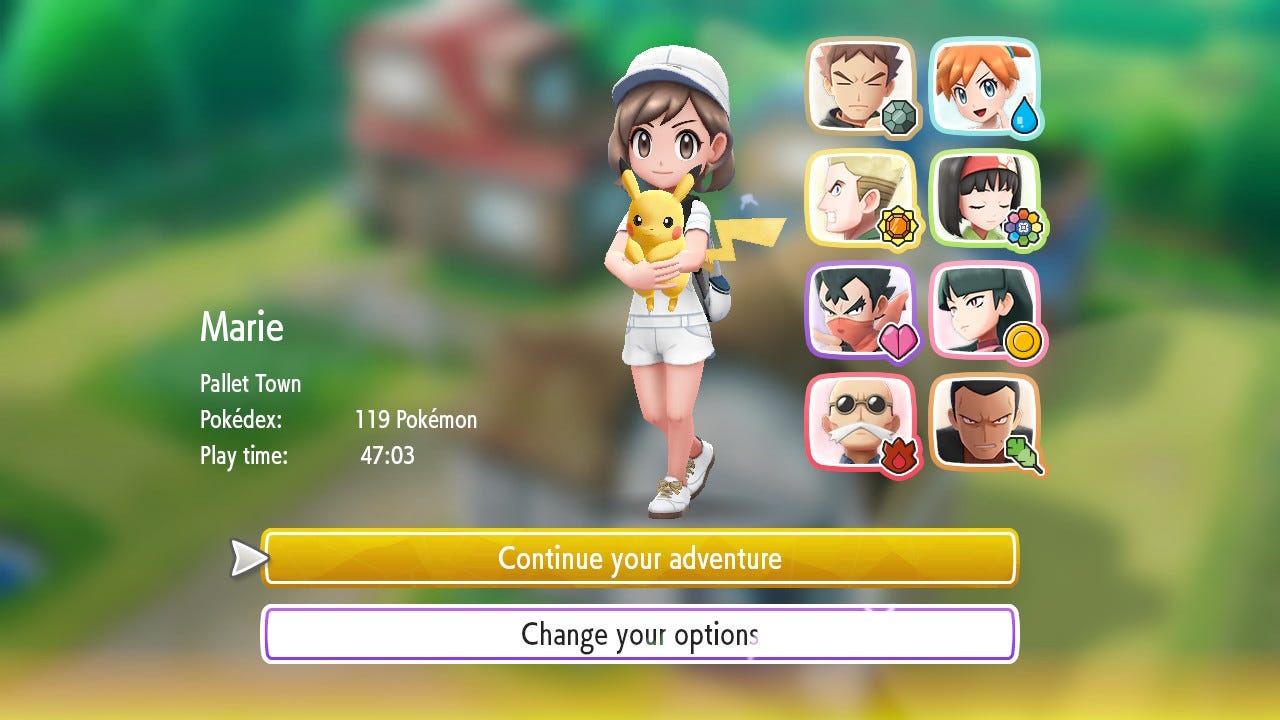Select Giovanni's Earth Badge portrait
The height and width of the screenshot is (720, 1280).
[984, 421]
